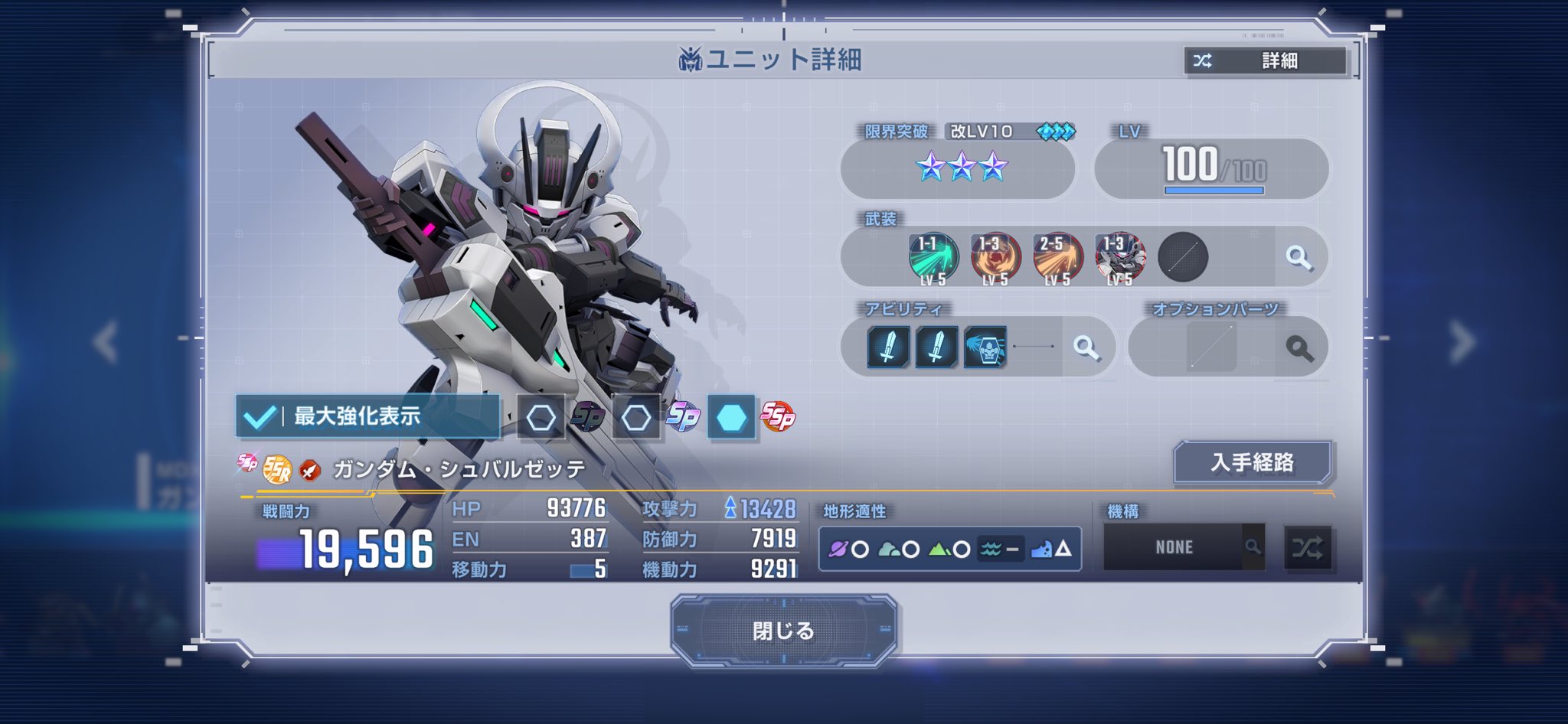
Task: Click the empty option parts slot
Action: [x=1211, y=347]
